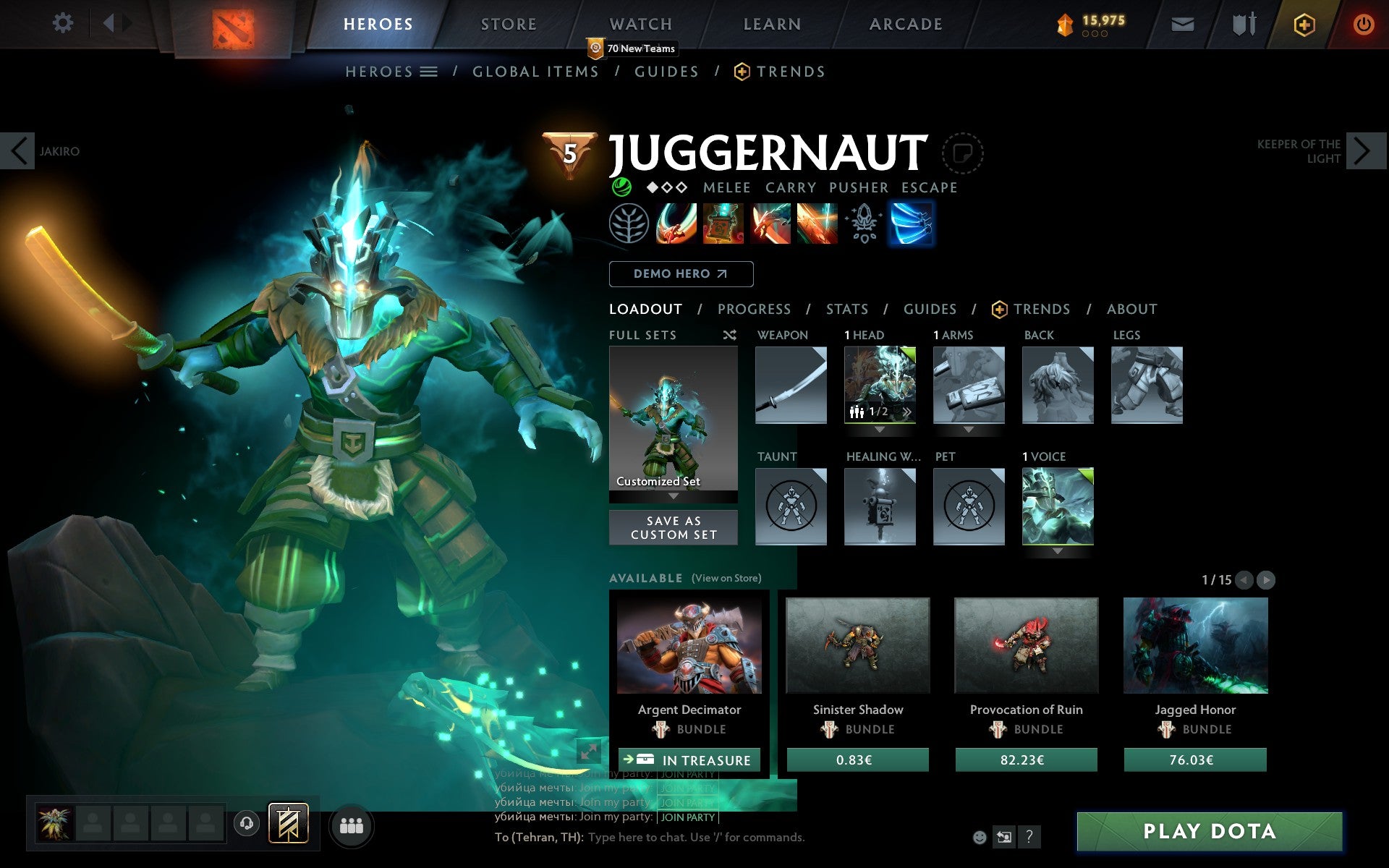Toggle the voice chat headset icon

point(245,822)
